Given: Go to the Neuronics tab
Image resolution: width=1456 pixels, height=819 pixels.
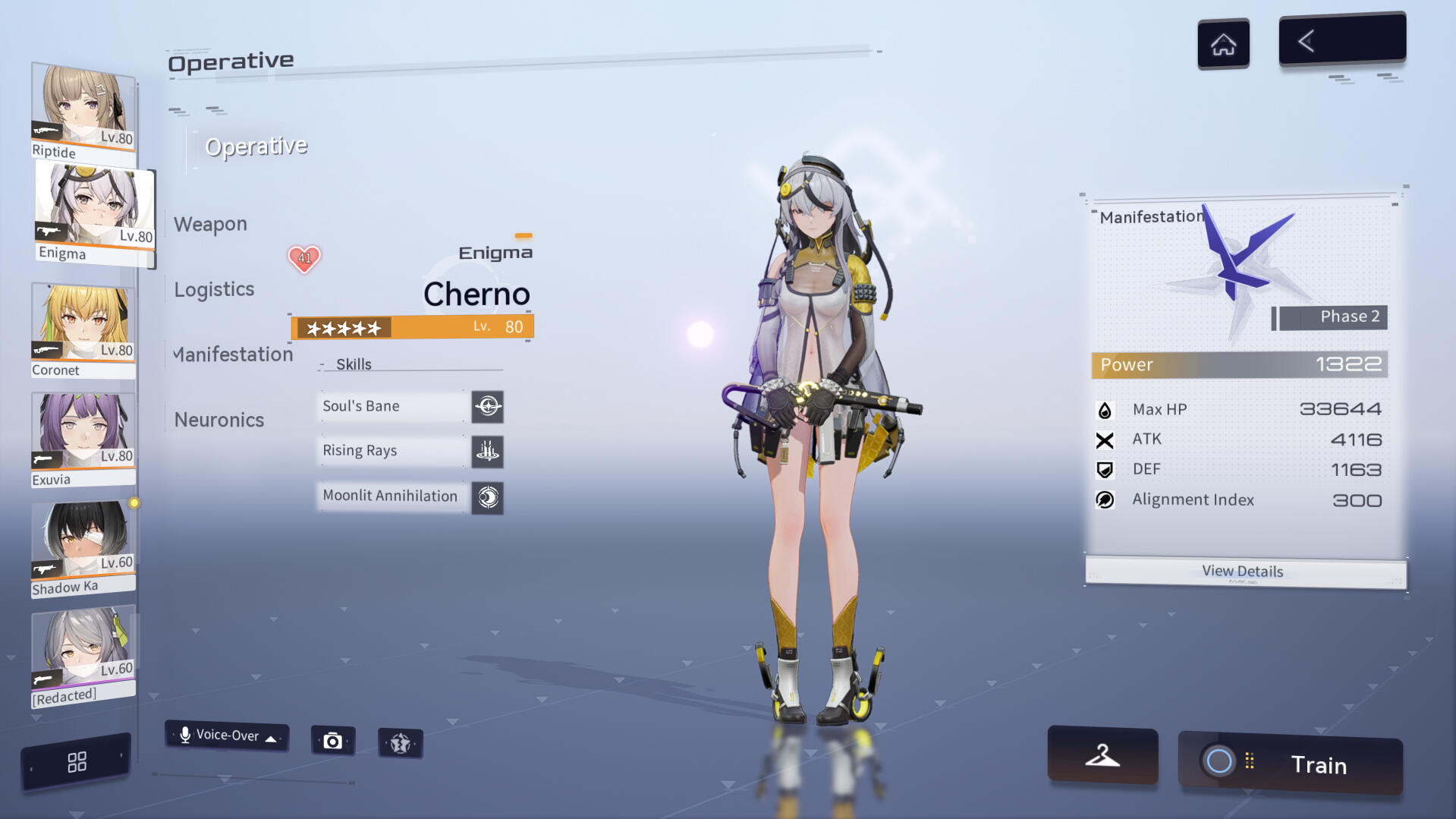Looking at the screenshot, I should coord(219,420).
